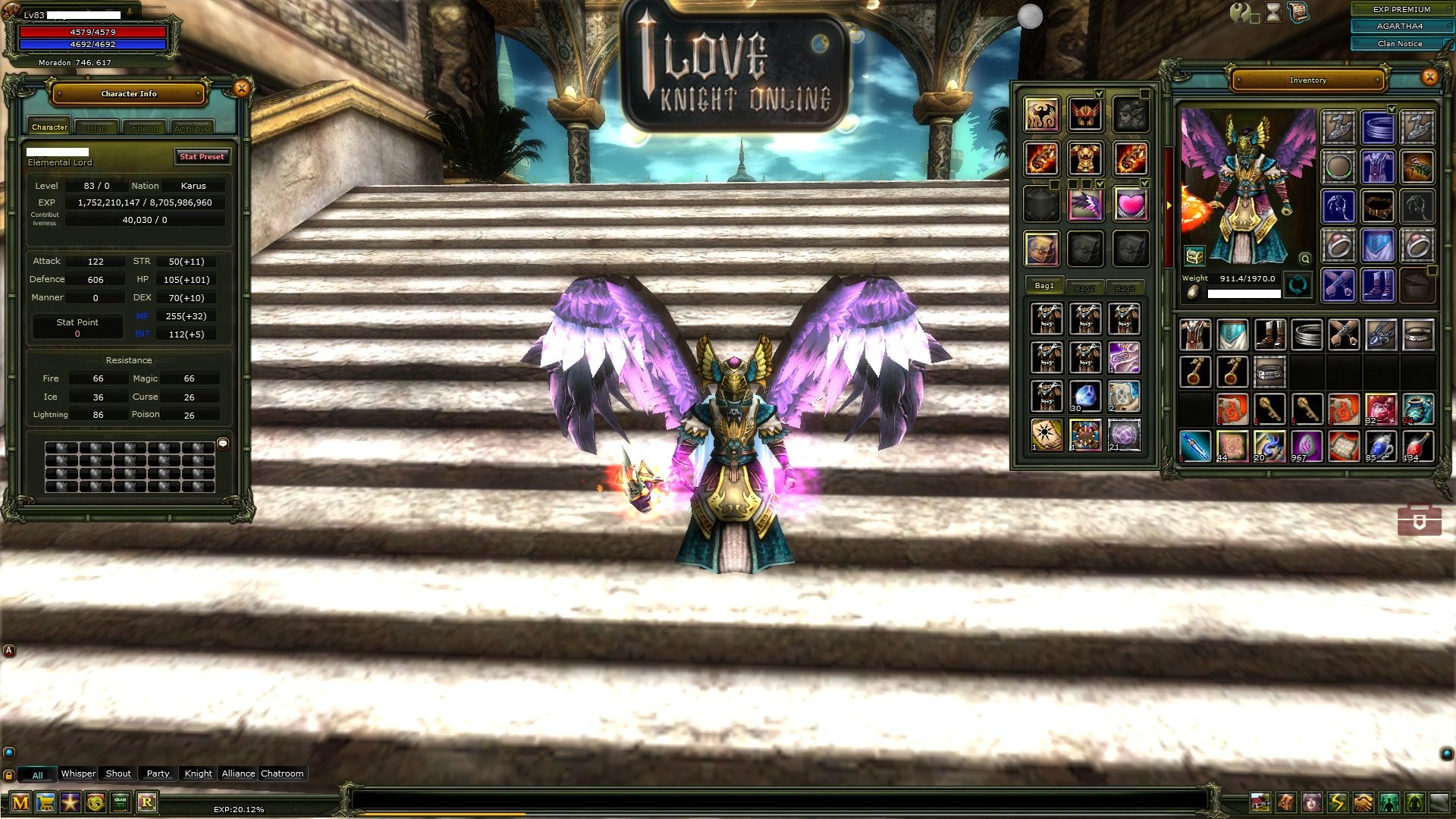Screen dimensions: 1456x819
Task: Uncheck the checkbox above the purple wings skill
Action: pyautogui.click(x=1100, y=184)
